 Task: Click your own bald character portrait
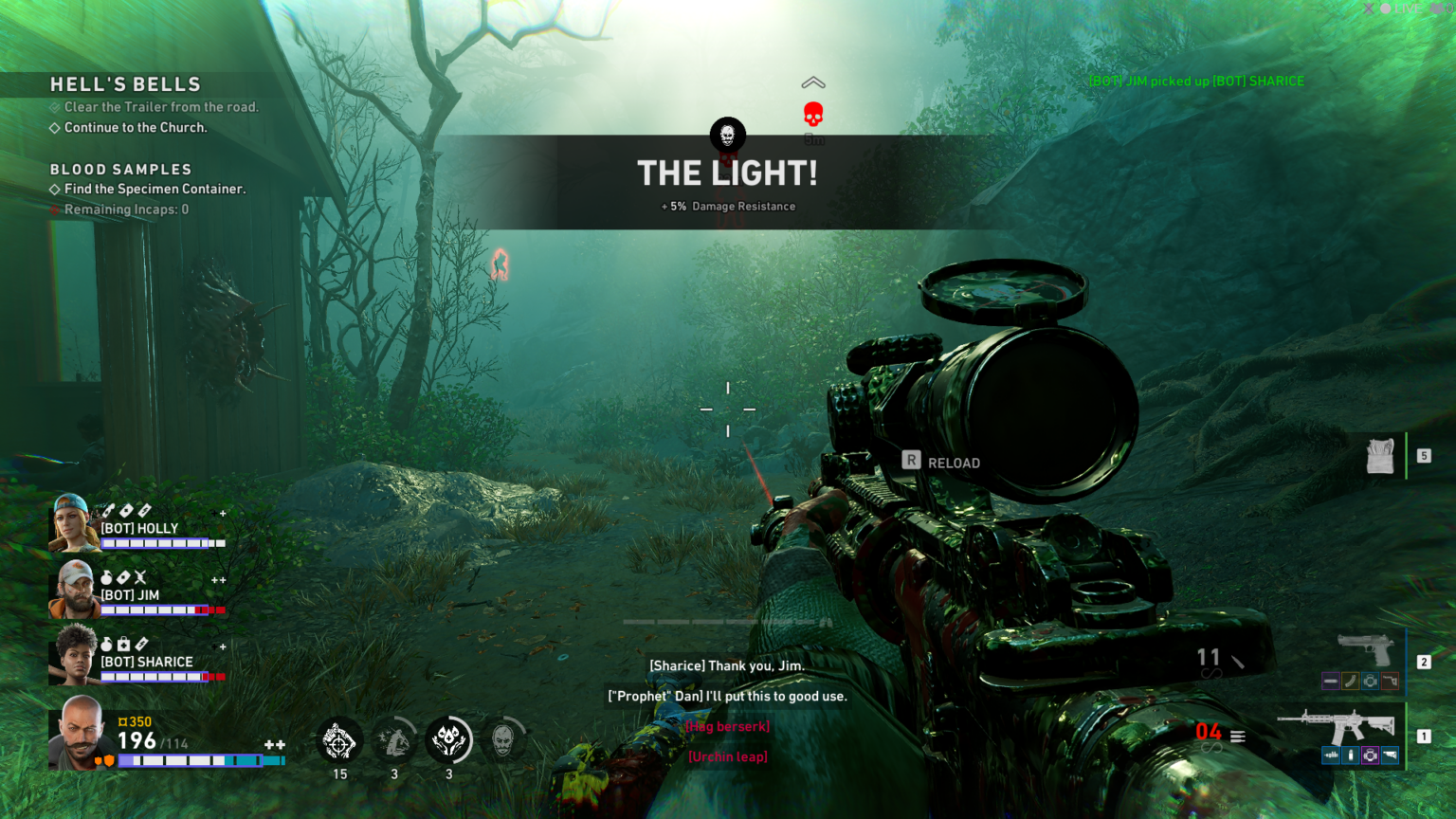click(x=82, y=733)
